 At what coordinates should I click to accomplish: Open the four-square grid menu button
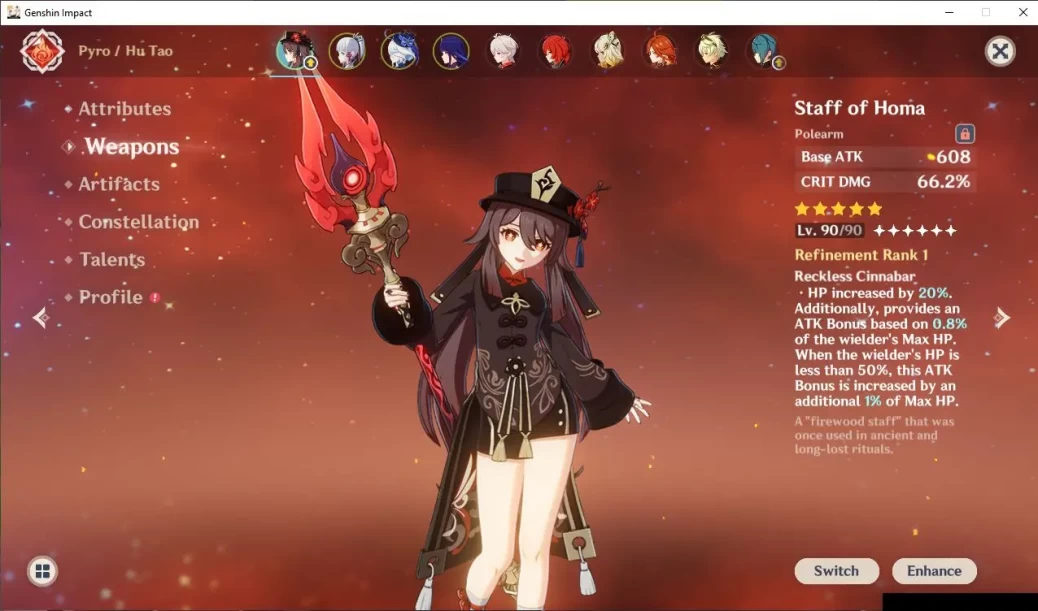coord(42,571)
